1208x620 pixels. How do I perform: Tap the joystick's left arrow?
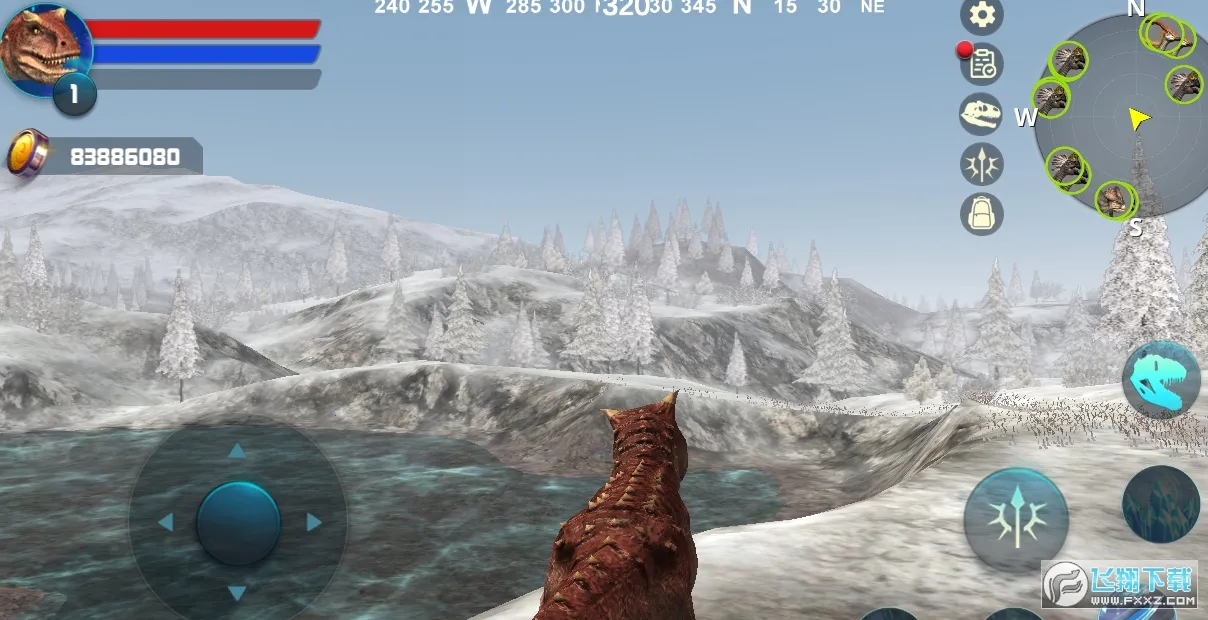click(x=165, y=522)
